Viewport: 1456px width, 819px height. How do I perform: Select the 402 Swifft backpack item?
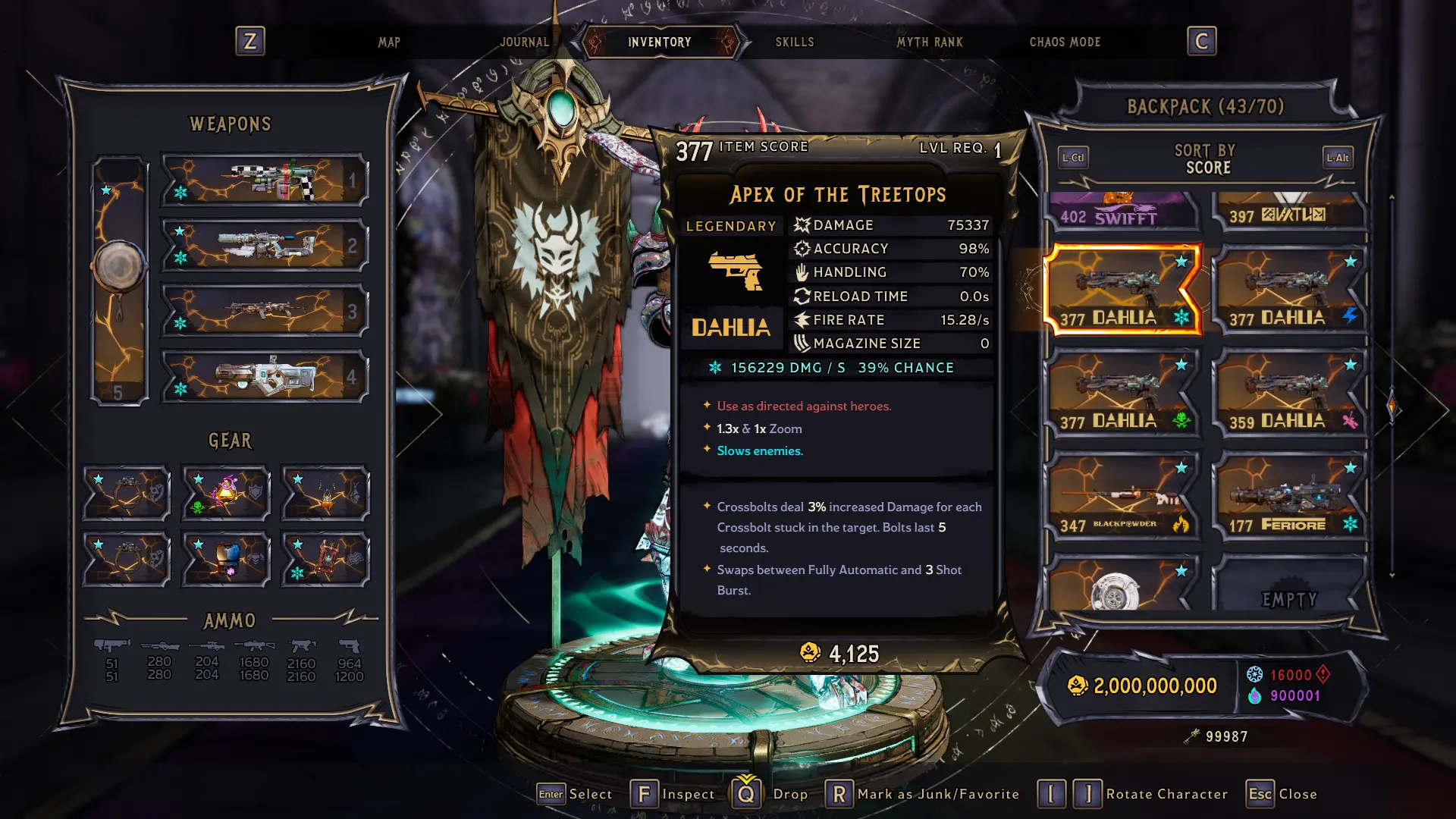(1123, 211)
